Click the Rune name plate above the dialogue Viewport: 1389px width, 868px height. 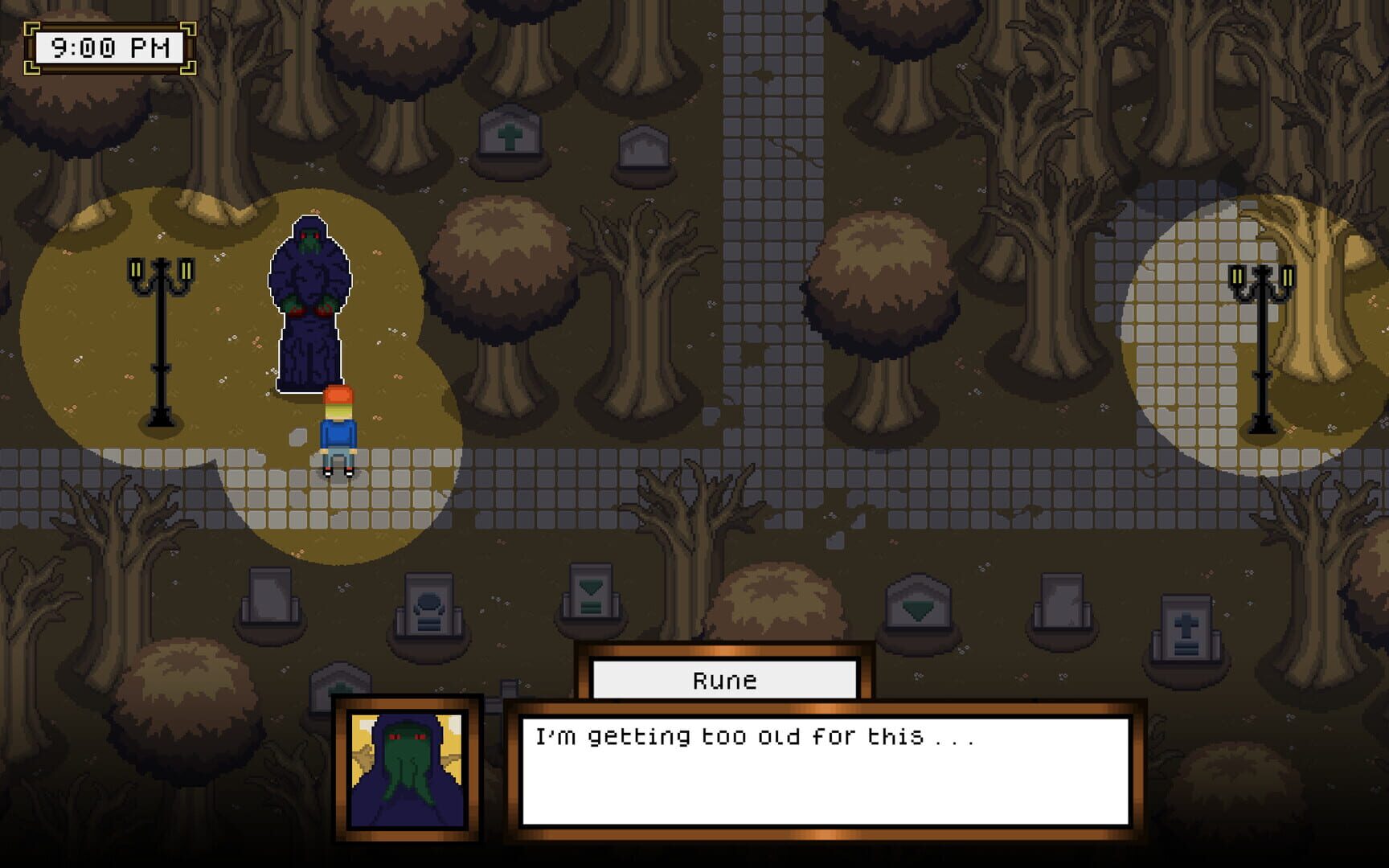tap(723, 681)
